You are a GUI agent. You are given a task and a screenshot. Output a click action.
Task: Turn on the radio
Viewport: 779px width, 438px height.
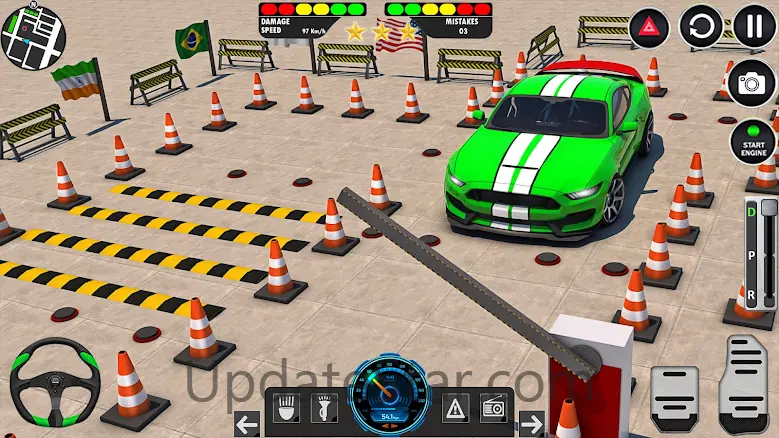click(x=495, y=408)
